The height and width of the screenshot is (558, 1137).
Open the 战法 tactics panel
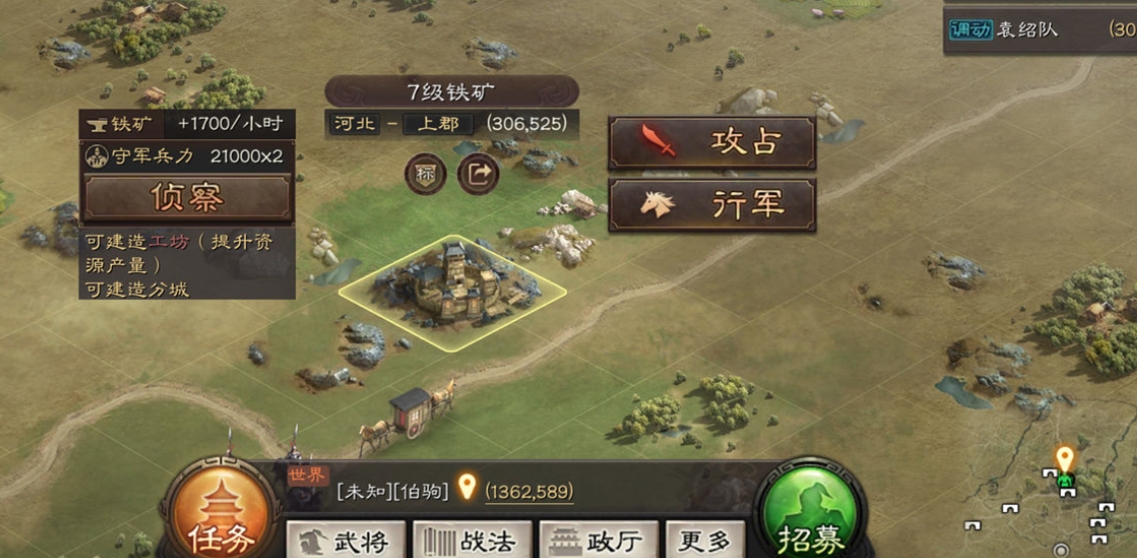472,541
